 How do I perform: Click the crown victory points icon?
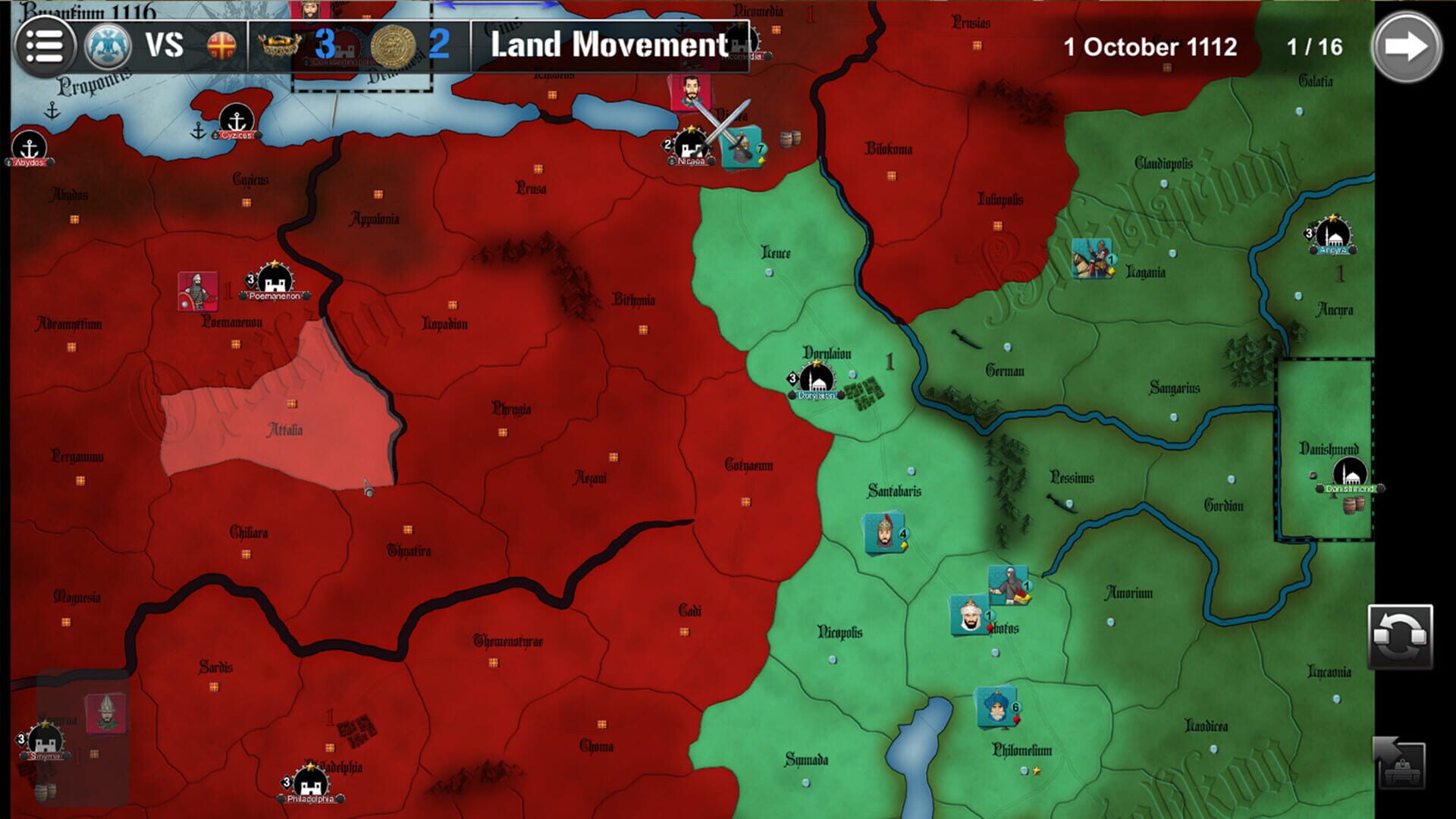pyautogui.click(x=278, y=45)
